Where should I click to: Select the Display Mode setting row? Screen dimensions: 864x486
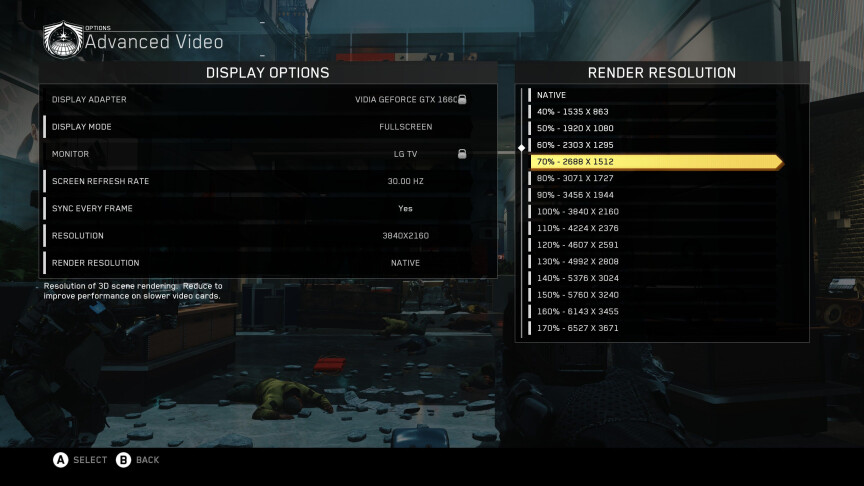[x=268, y=127]
